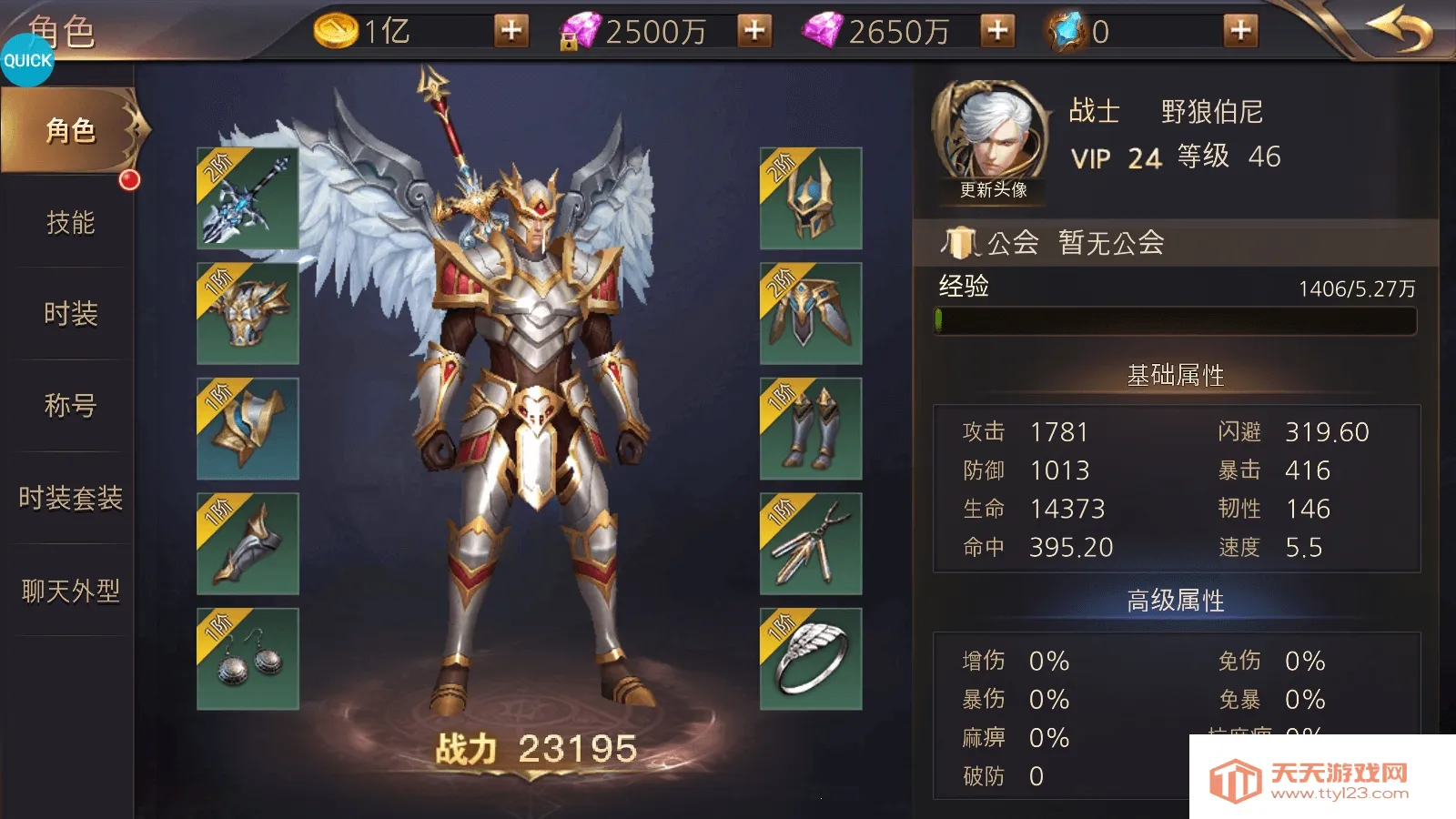Click the character portrait avatar
1456x819 pixels.
(994, 132)
